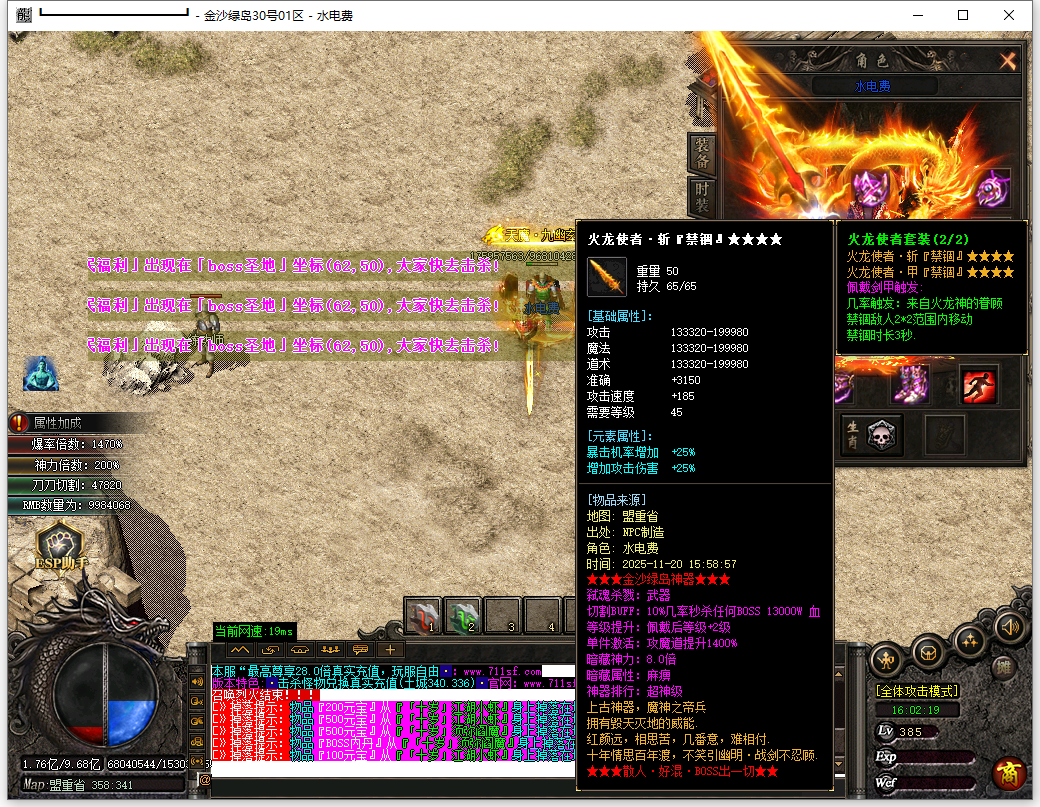
Task: Click the red running-figure equipment slot
Action: [x=979, y=385]
